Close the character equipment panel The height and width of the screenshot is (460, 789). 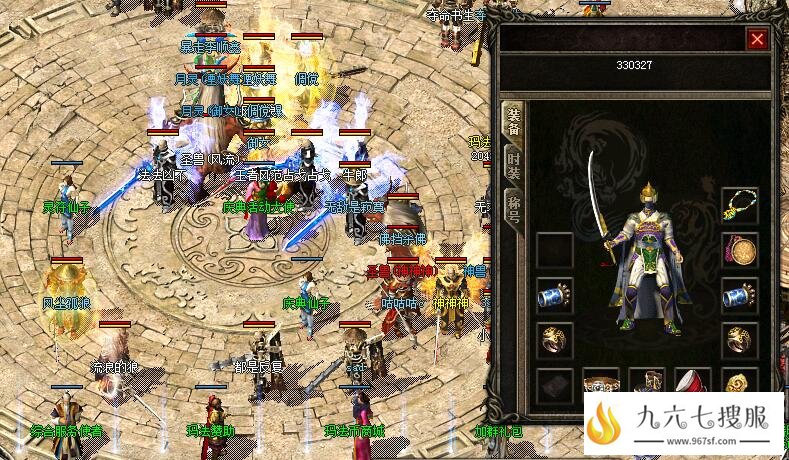coord(757,39)
